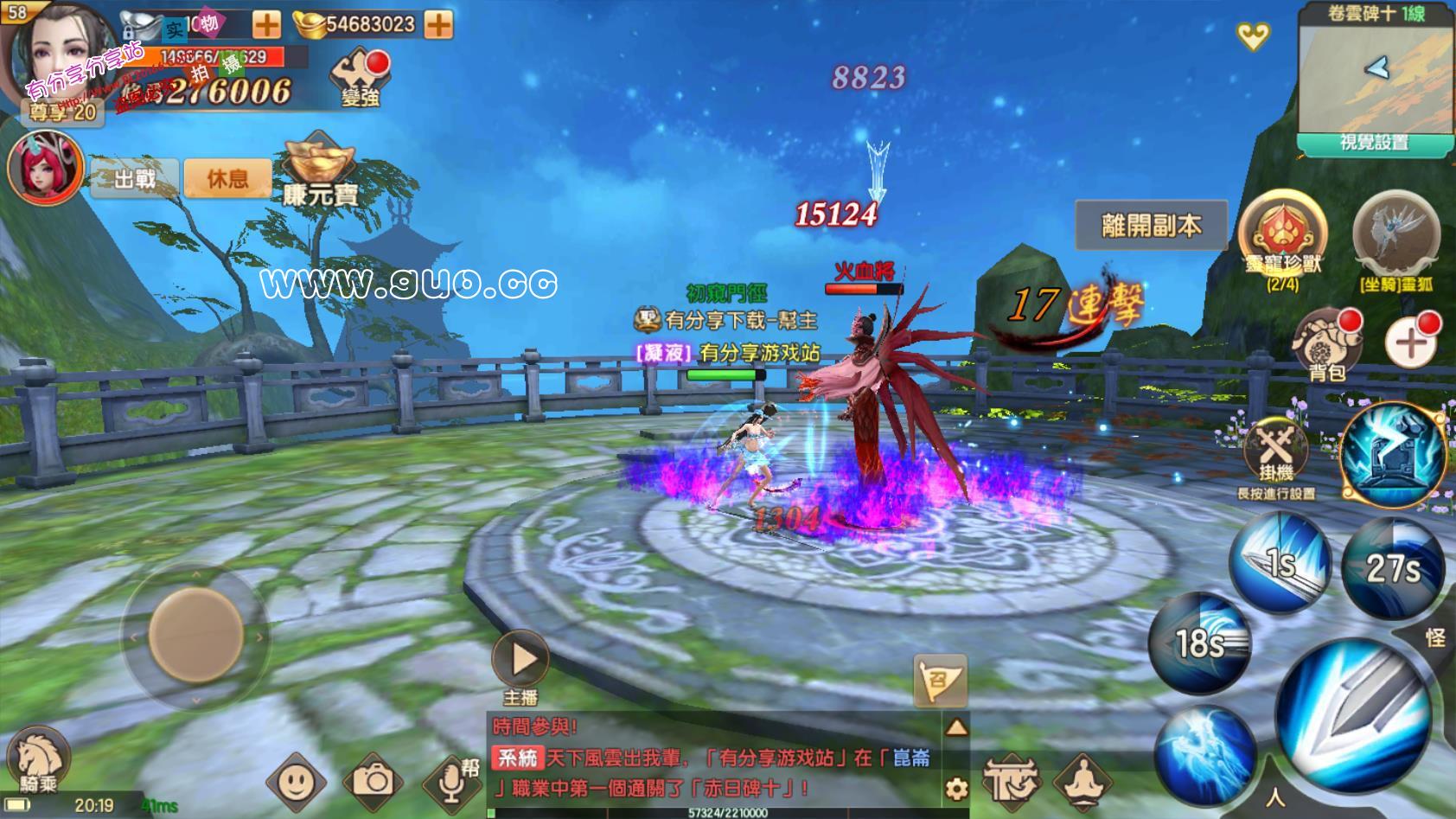Activate the lightning stone ultimate skill
Viewport: 1456px width, 819px height.
pos(1393,452)
